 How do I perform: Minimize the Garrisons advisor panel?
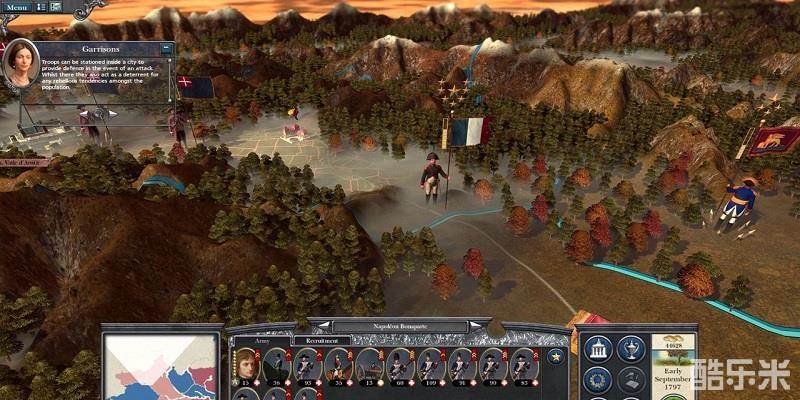pyautogui.click(x=166, y=48)
